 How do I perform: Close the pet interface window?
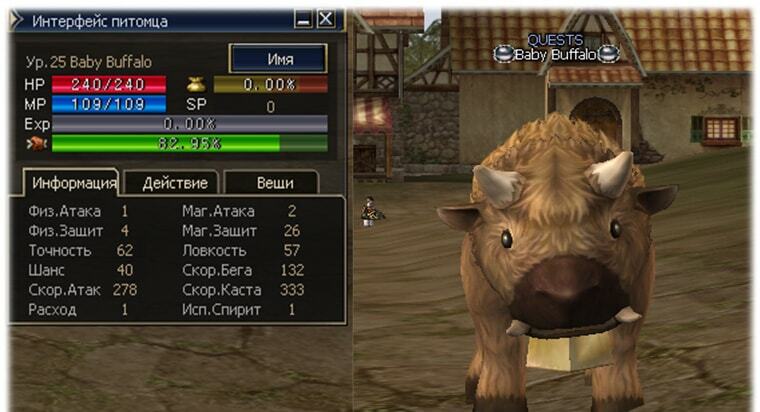tap(326, 19)
